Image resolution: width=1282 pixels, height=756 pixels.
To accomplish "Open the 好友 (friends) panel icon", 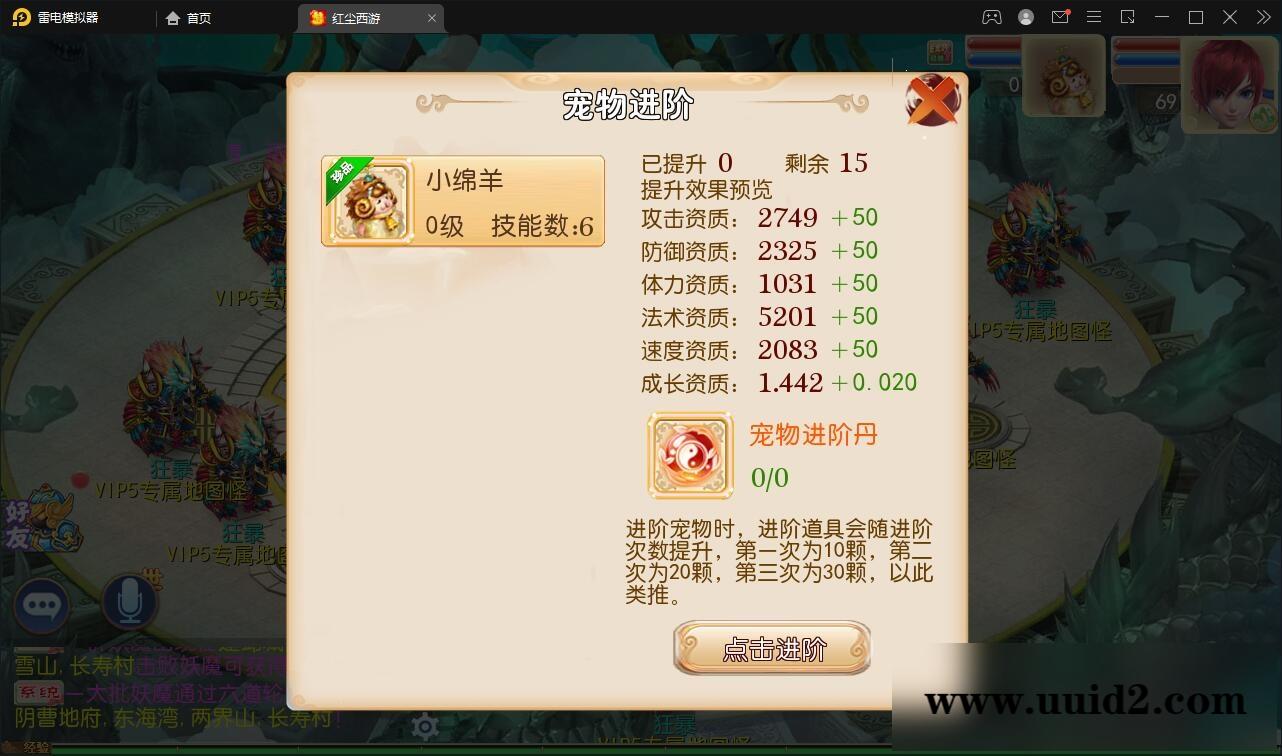I will coord(40,524).
